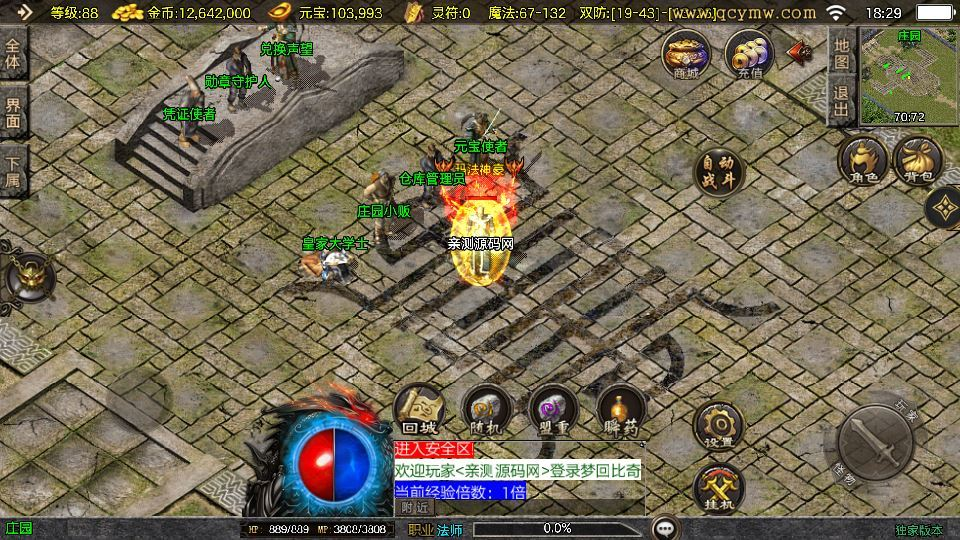Open the 充值 recharge screen
The width and height of the screenshot is (960, 540).
tap(749, 53)
